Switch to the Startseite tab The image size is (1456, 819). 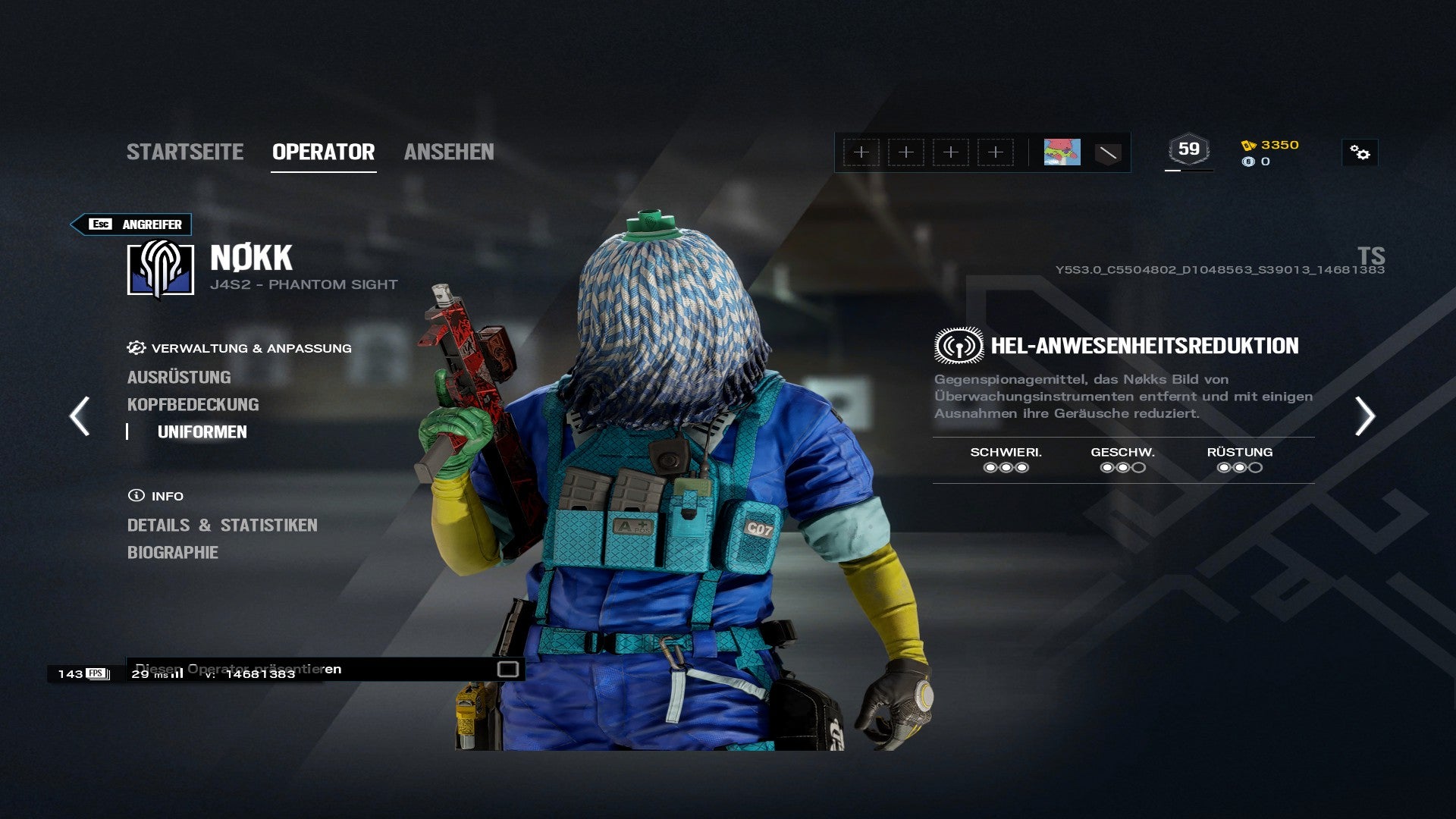pos(185,152)
